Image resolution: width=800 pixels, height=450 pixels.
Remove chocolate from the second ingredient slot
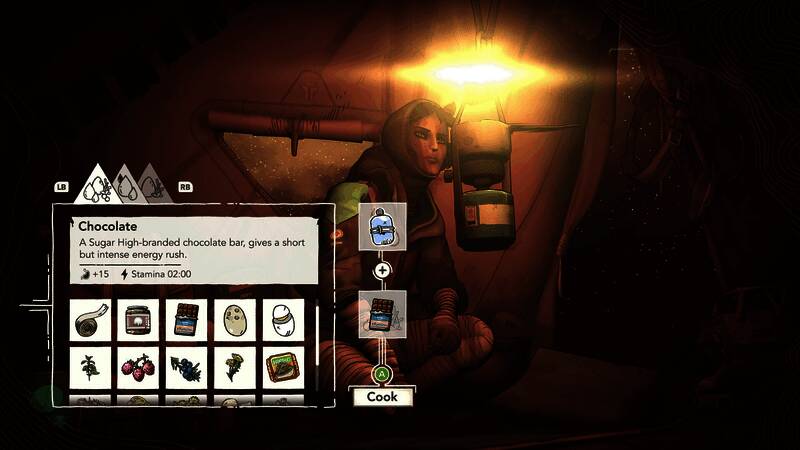point(382,314)
